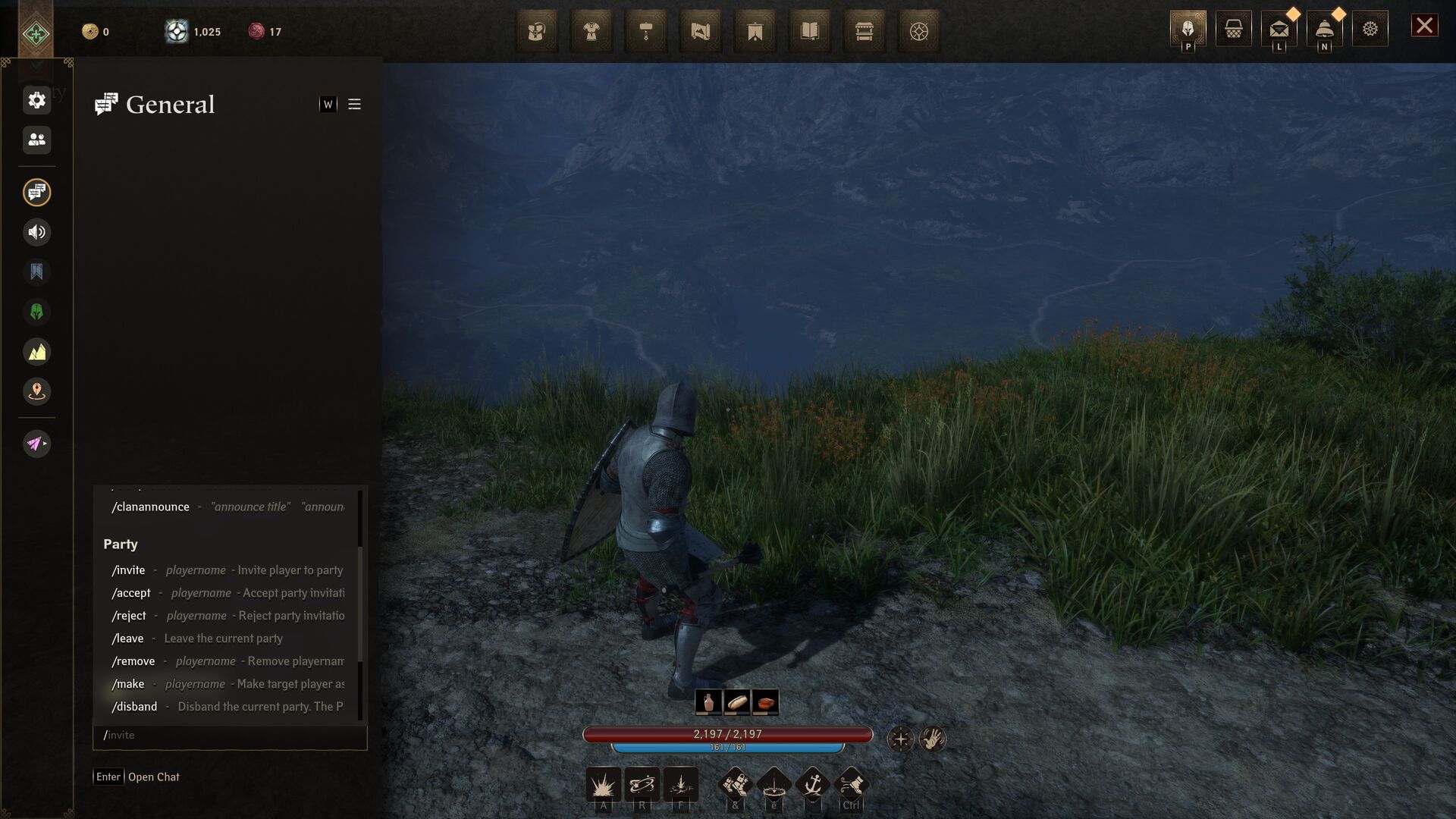This screenshot has width=1456, height=819.
Task: Open the market stall menu
Action: tap(864, 32)
